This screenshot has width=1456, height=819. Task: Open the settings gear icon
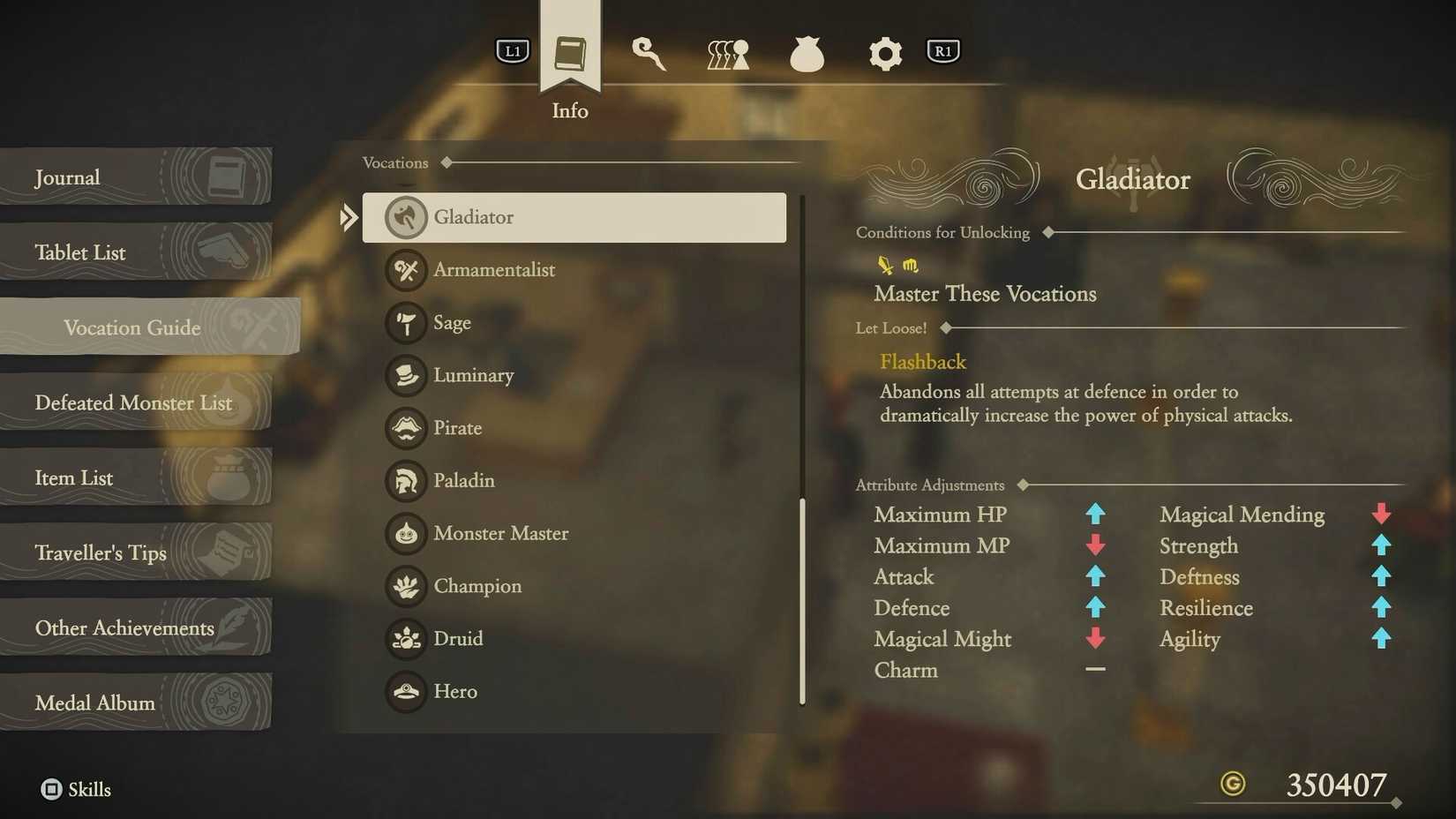tap(884, 53)
